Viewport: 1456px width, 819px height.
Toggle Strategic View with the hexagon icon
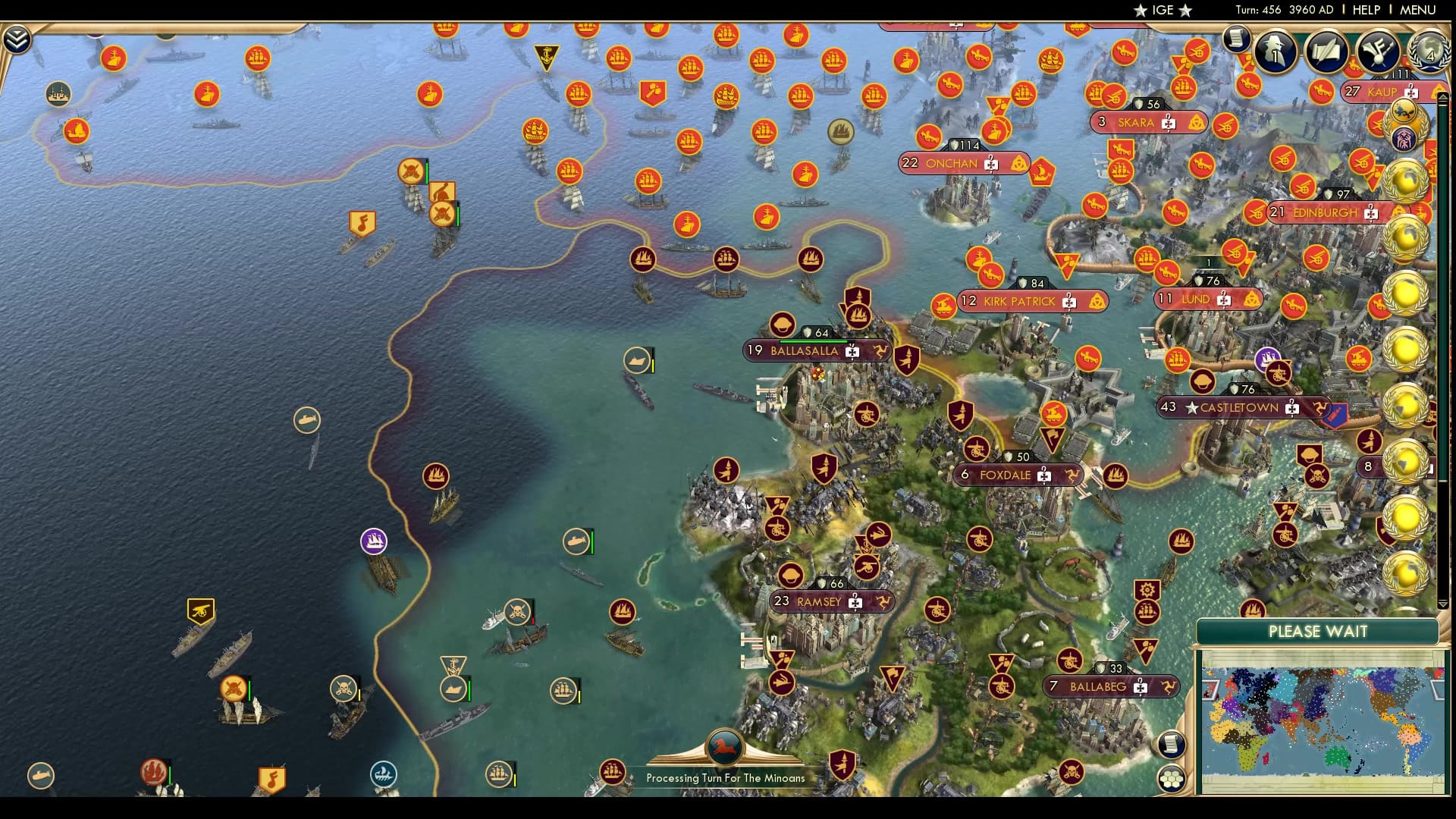tap(1171, 778)
